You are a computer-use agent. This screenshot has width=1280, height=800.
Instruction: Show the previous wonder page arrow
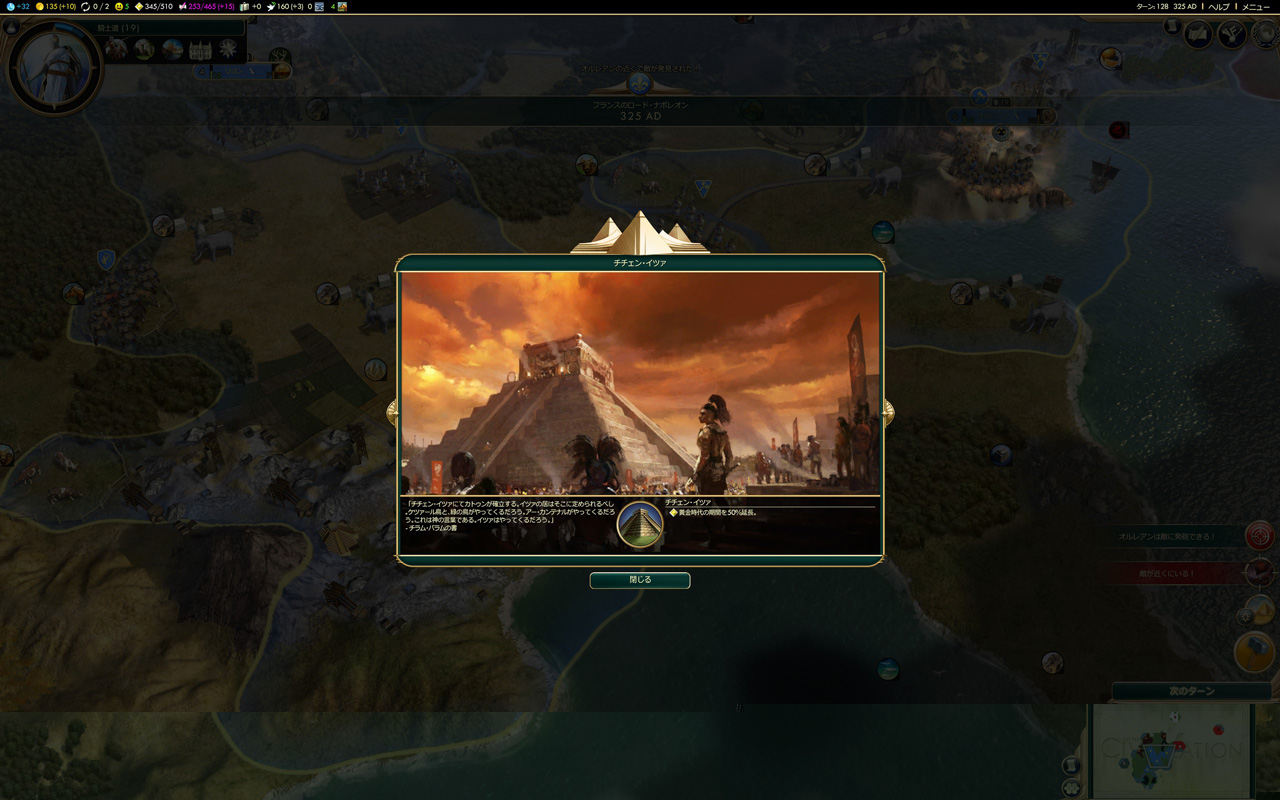(392, 411)
